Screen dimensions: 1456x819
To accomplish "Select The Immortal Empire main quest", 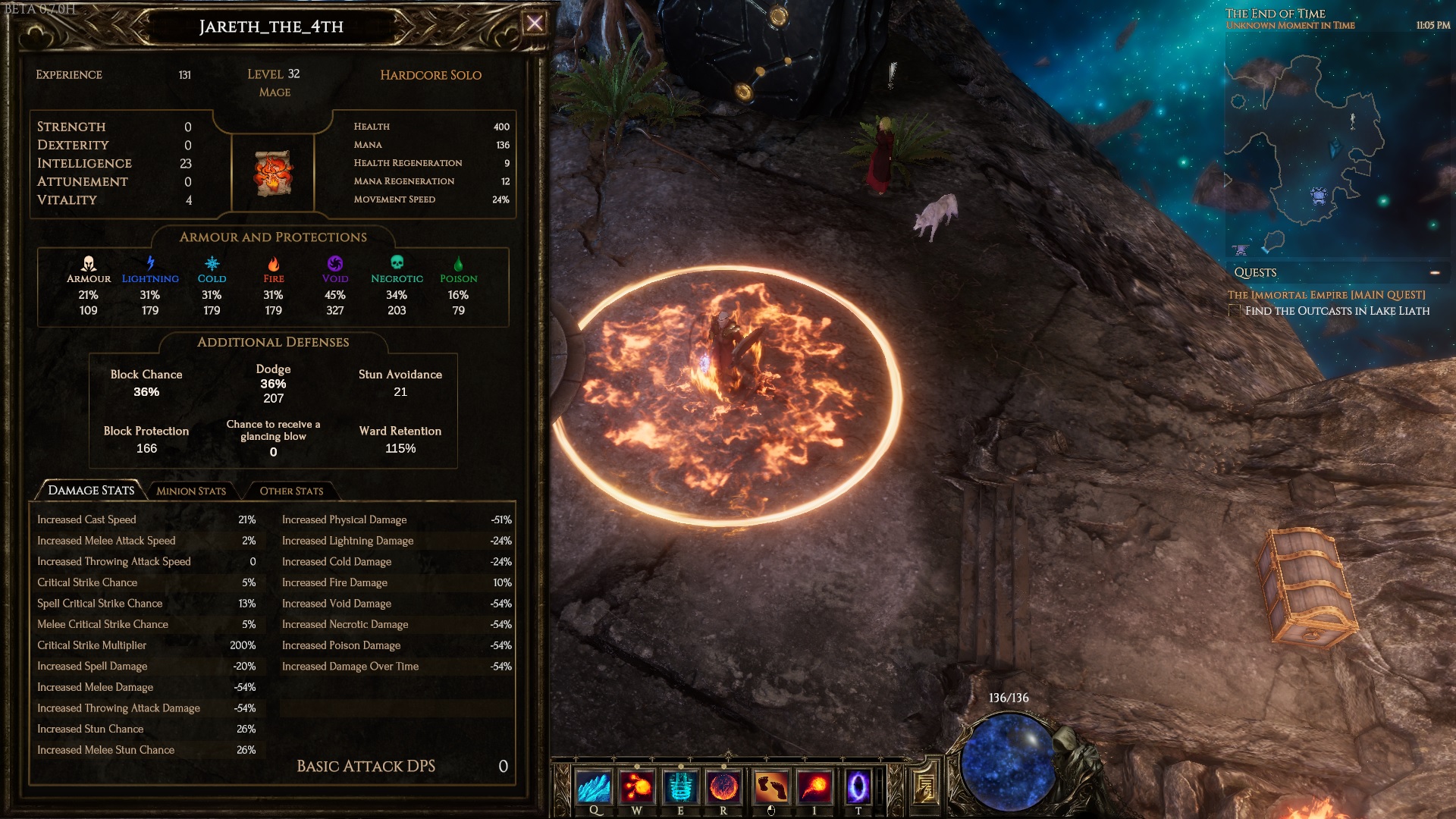I will (x=1326, y=295).
